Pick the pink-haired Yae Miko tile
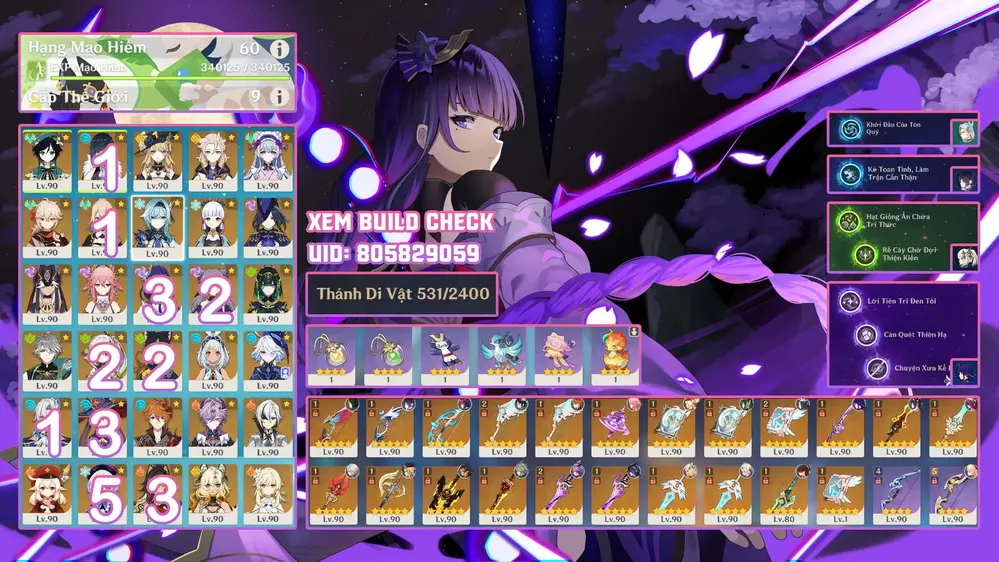 [x=102, y=292]
